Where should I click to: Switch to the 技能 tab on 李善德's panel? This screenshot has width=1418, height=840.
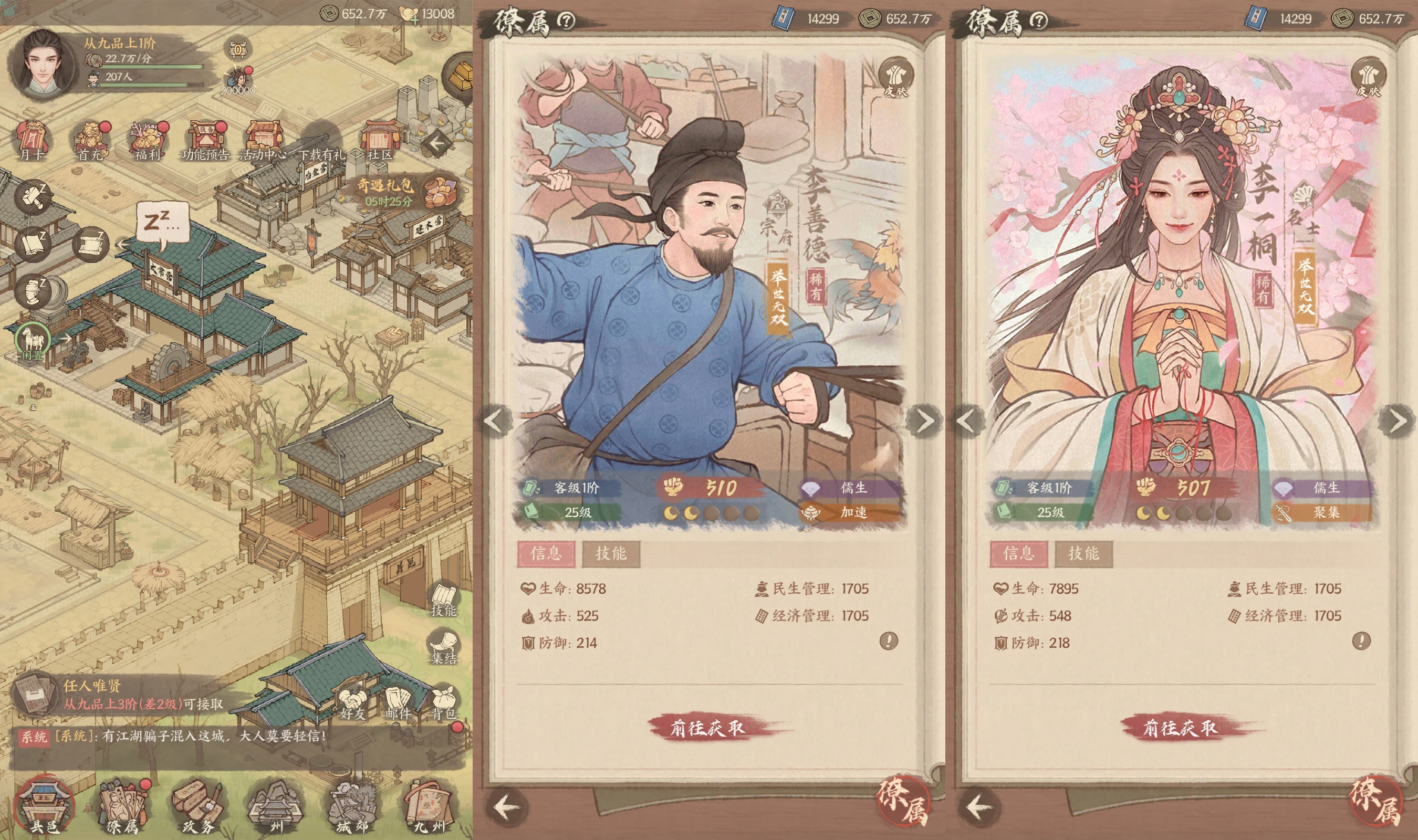610,556
